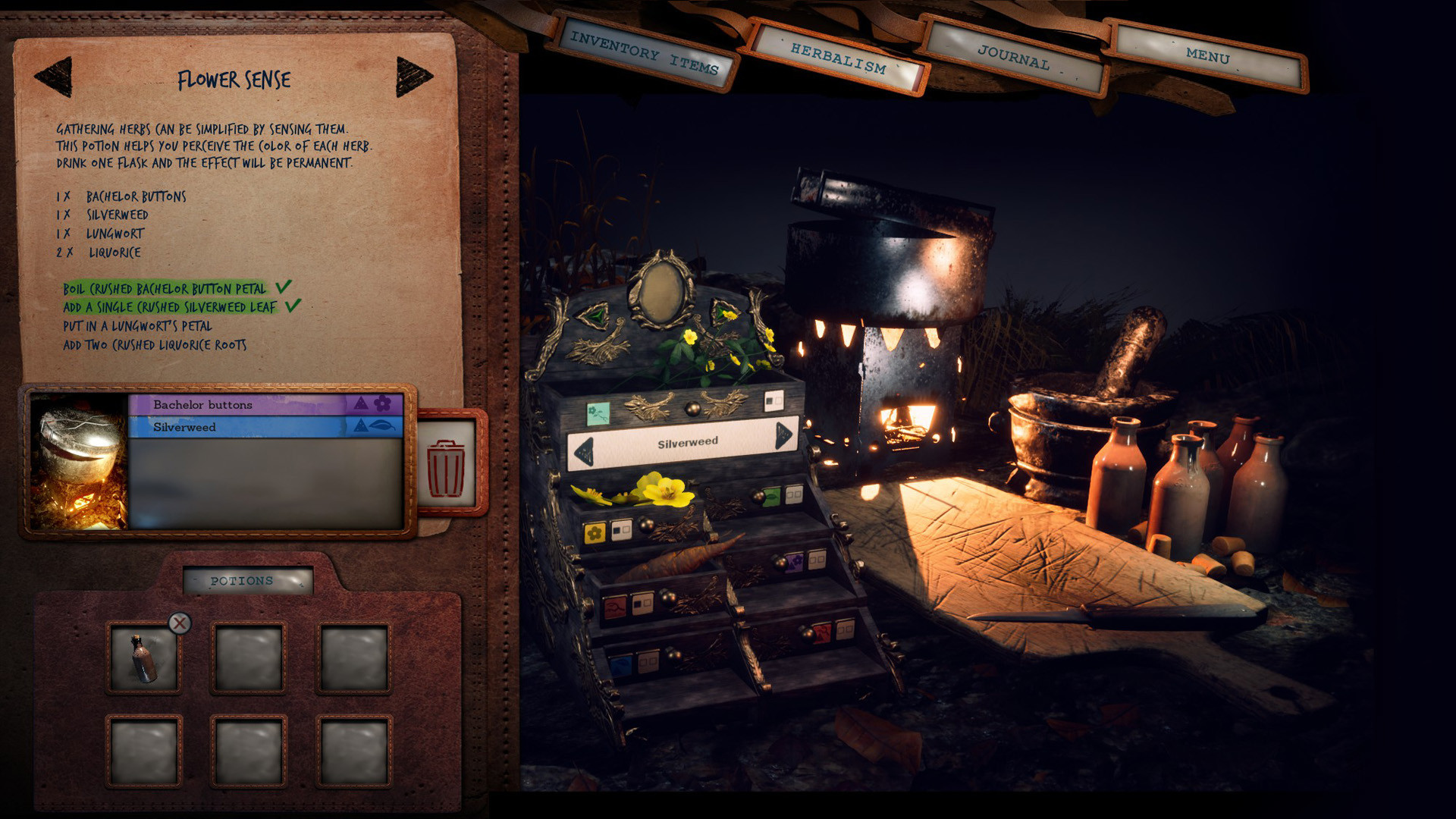Select the potion bottle slot
The width and height of the screenshot is (1456, 819).
(x=144, y=658)
